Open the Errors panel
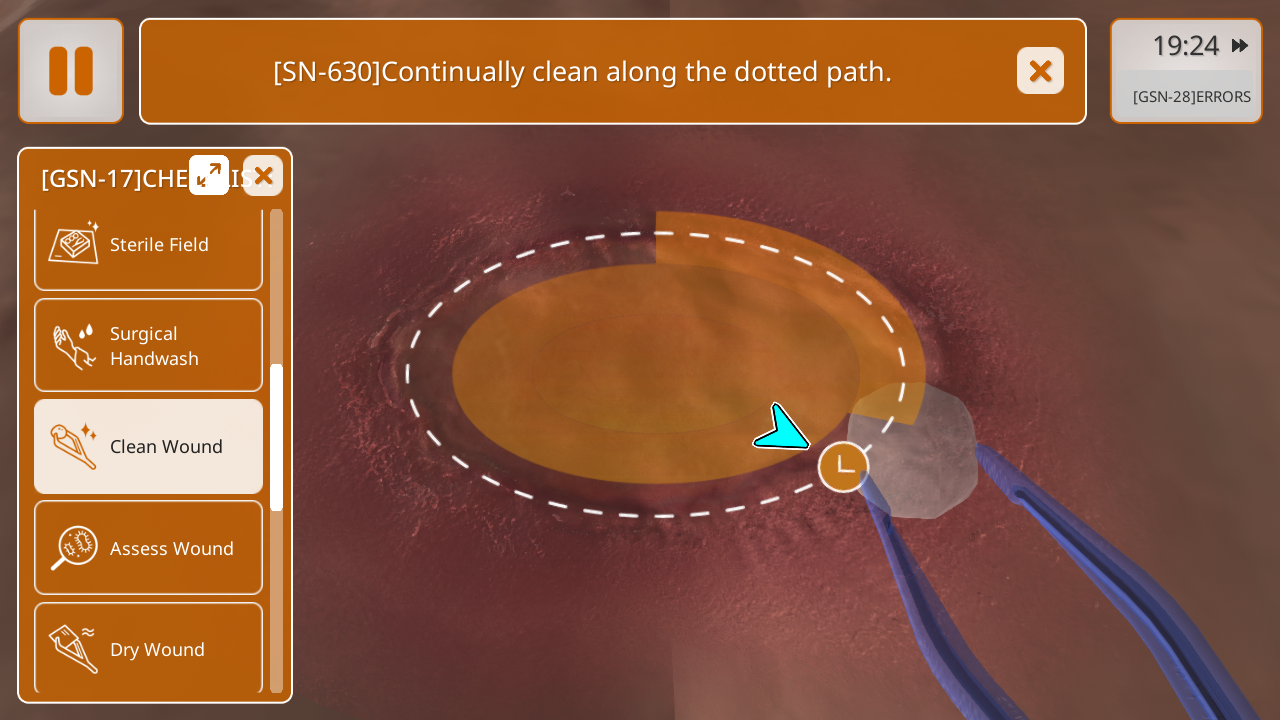 pyautogui.click(x=1191, y=97)
